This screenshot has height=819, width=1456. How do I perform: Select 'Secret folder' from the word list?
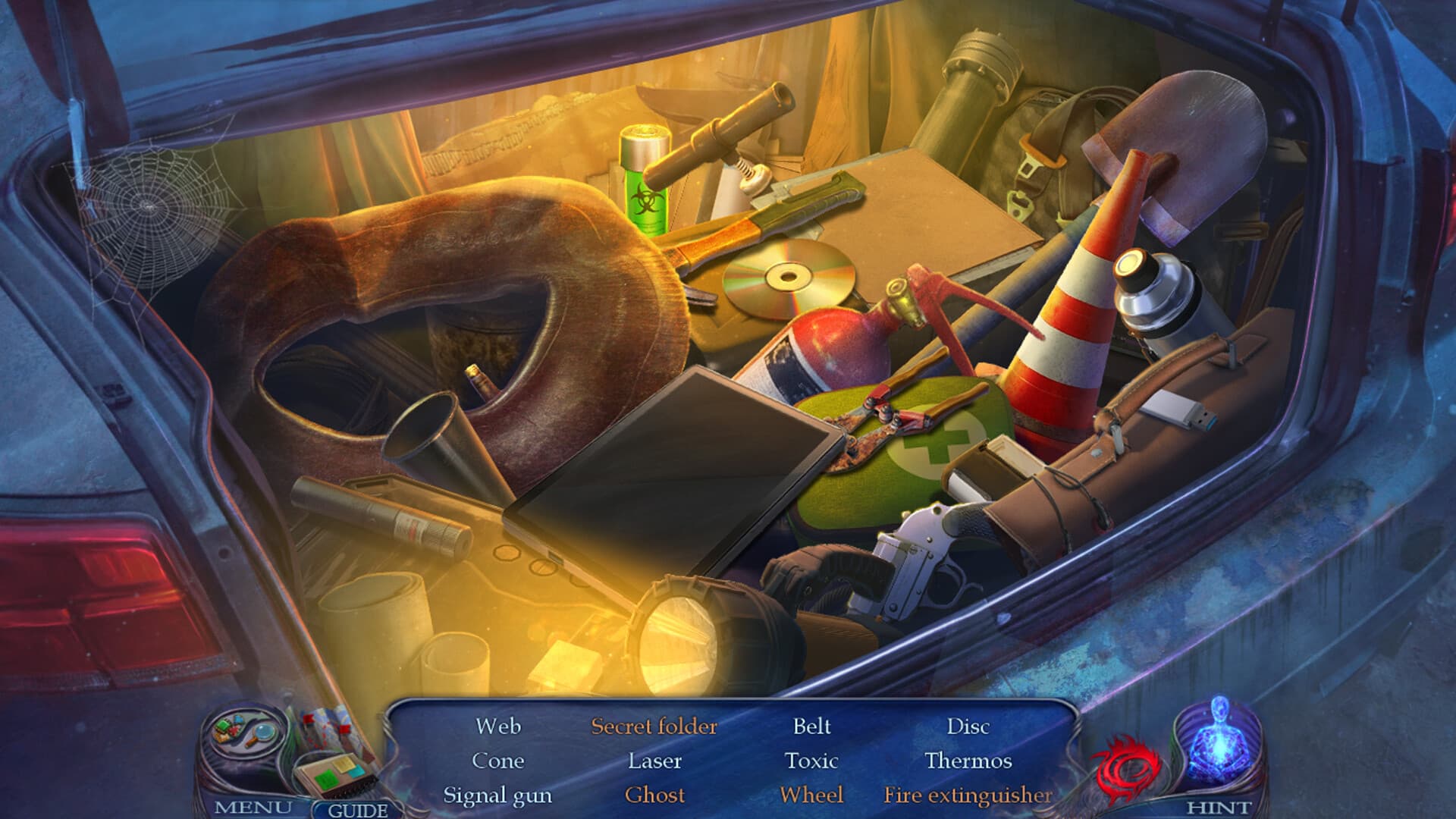tap(654, 726)
